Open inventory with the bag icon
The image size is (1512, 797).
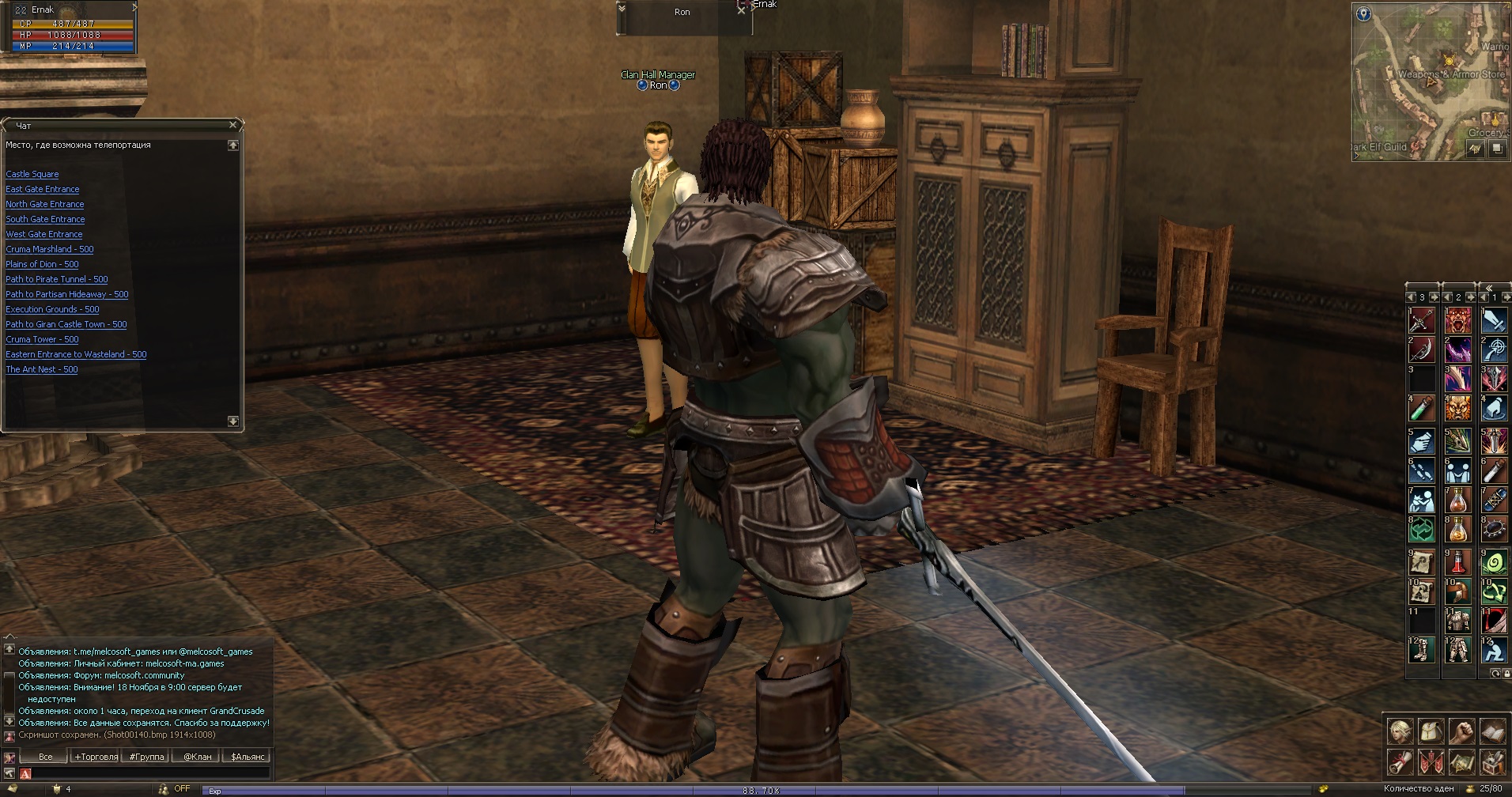pos(1431,731)
